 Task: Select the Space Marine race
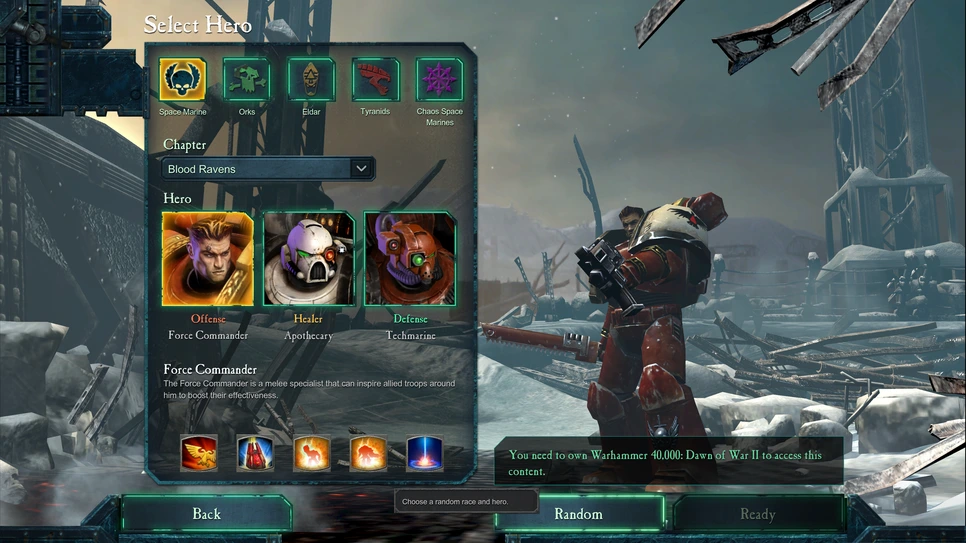[x=183, y=80]
